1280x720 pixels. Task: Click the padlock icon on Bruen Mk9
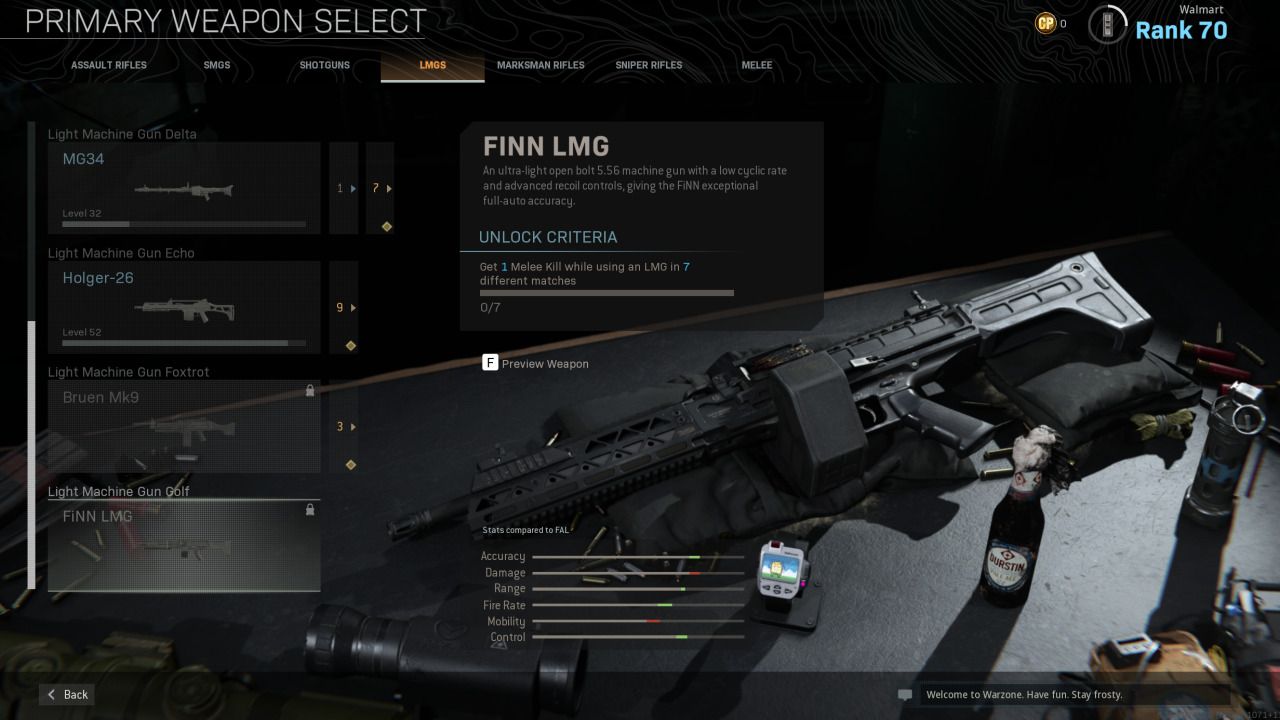[x=310, y=391]
